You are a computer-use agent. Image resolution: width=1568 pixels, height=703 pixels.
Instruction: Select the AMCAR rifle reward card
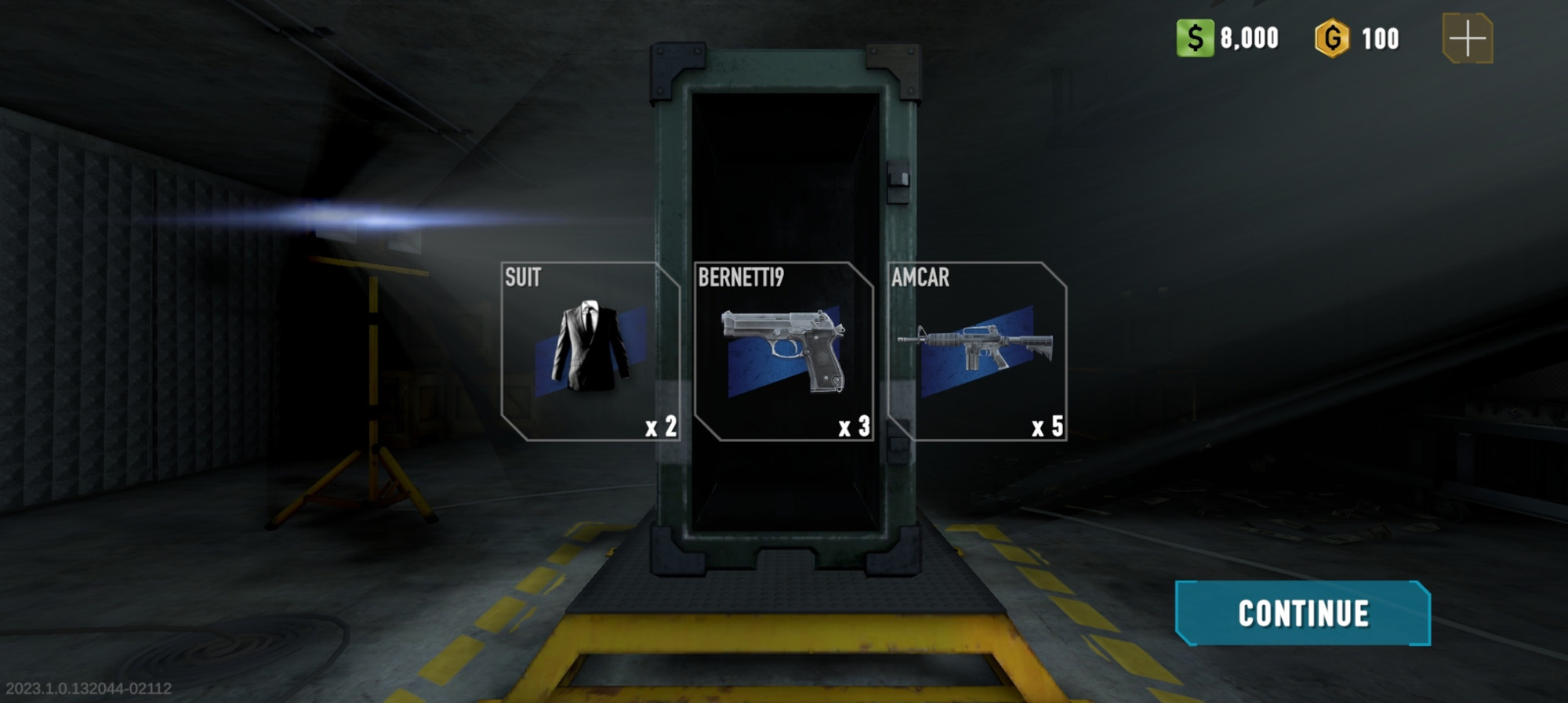[977, 351]
